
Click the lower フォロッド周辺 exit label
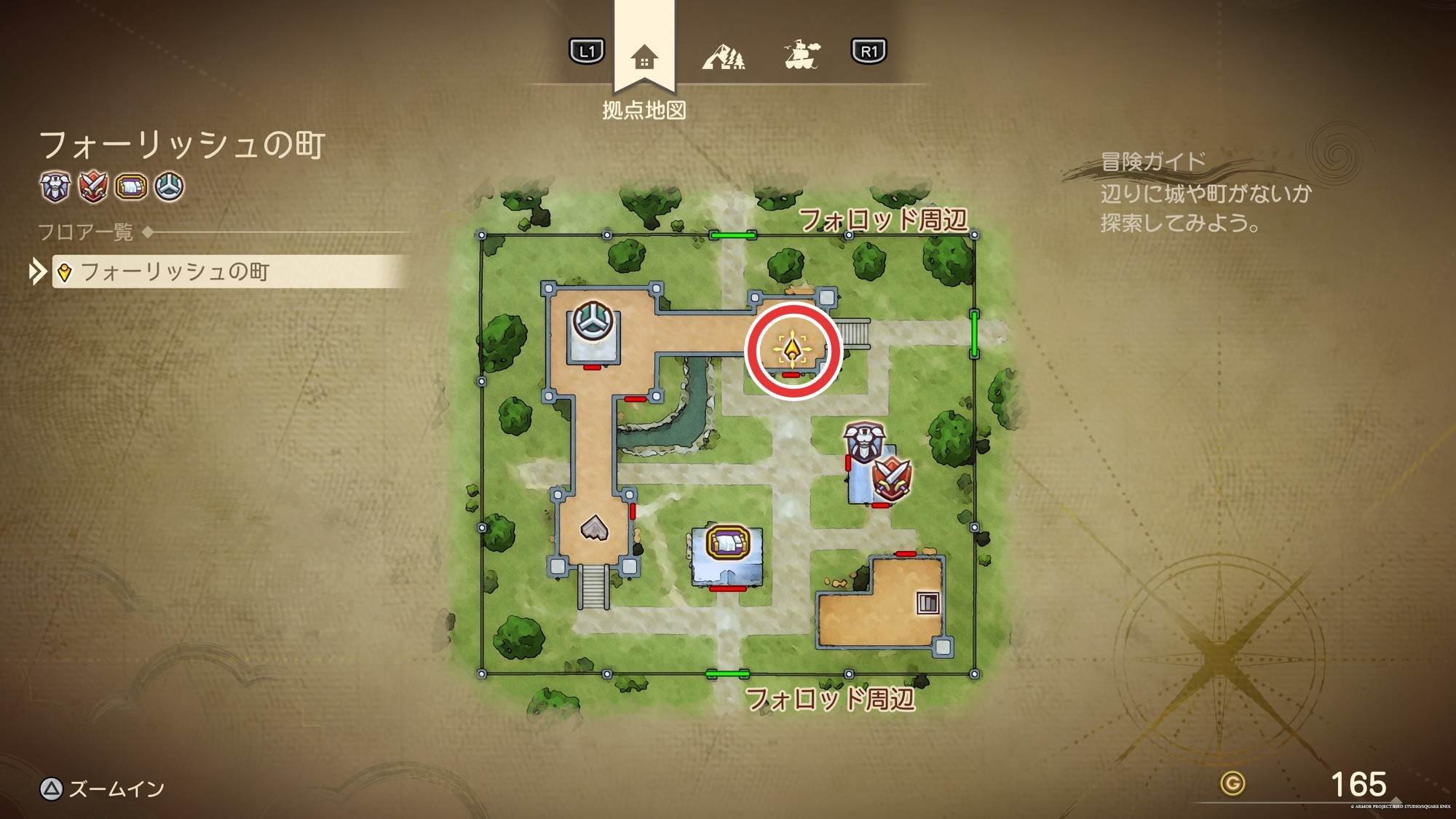pos(830,699)
